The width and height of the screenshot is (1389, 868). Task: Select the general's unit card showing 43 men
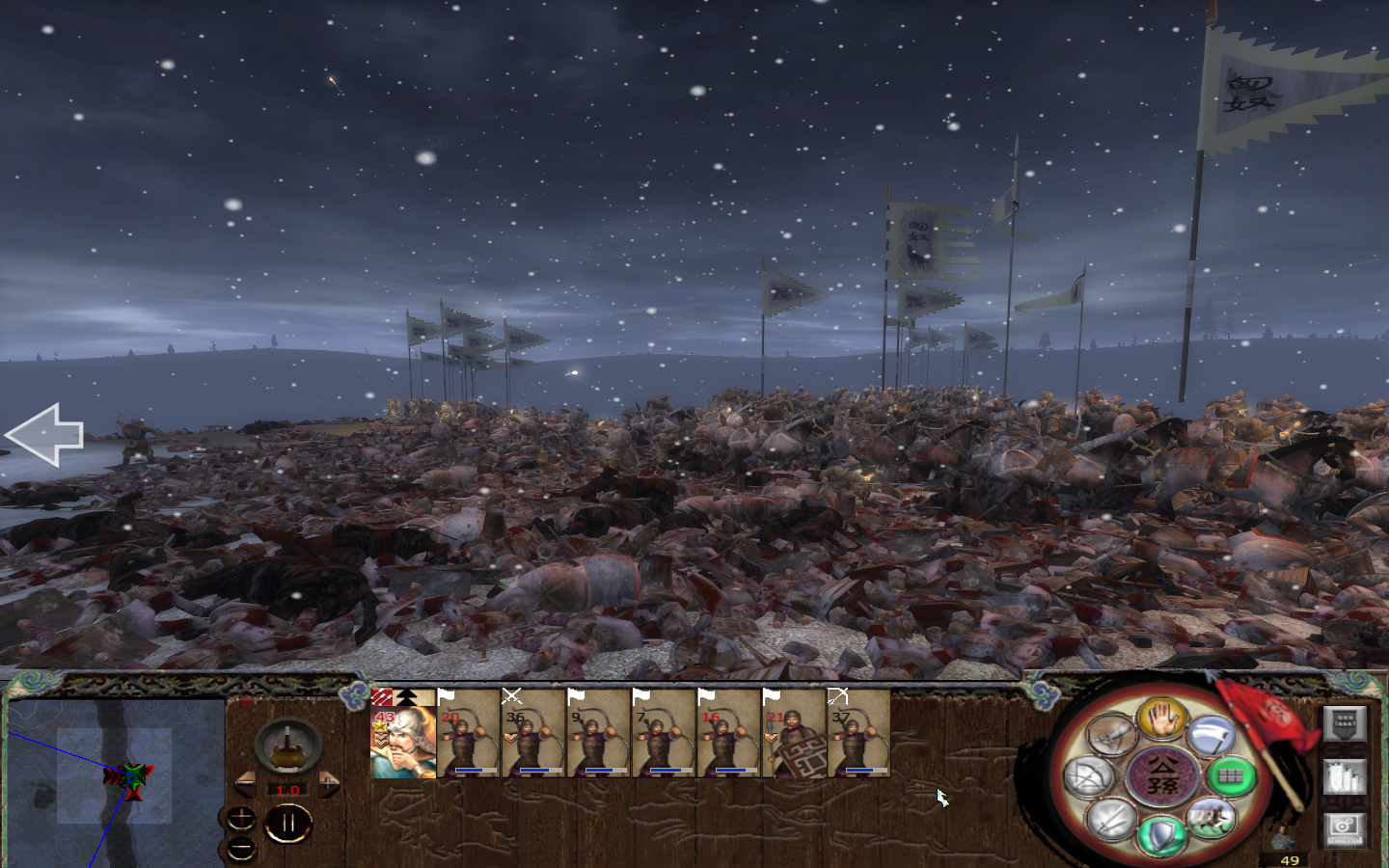point(400,743)
